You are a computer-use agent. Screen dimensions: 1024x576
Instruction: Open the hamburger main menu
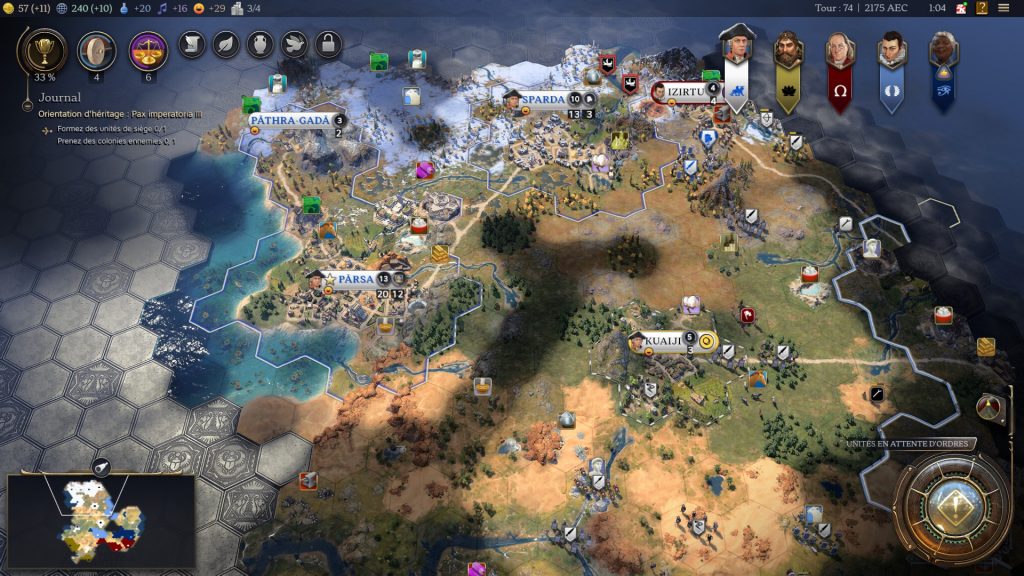(x=1004, y=8)
